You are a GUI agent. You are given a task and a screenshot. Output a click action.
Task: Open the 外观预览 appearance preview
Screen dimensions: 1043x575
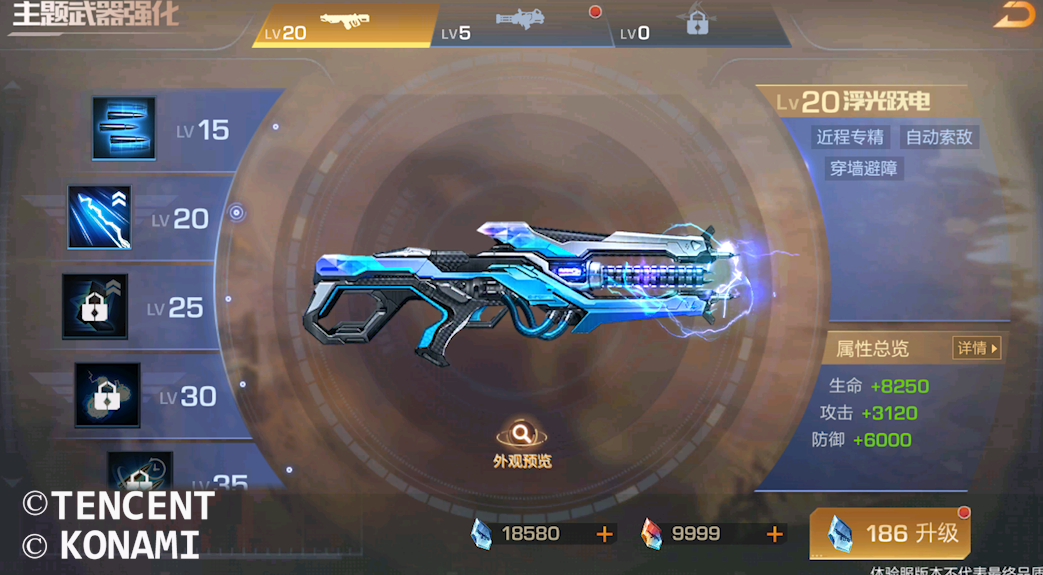click(522, 443)
